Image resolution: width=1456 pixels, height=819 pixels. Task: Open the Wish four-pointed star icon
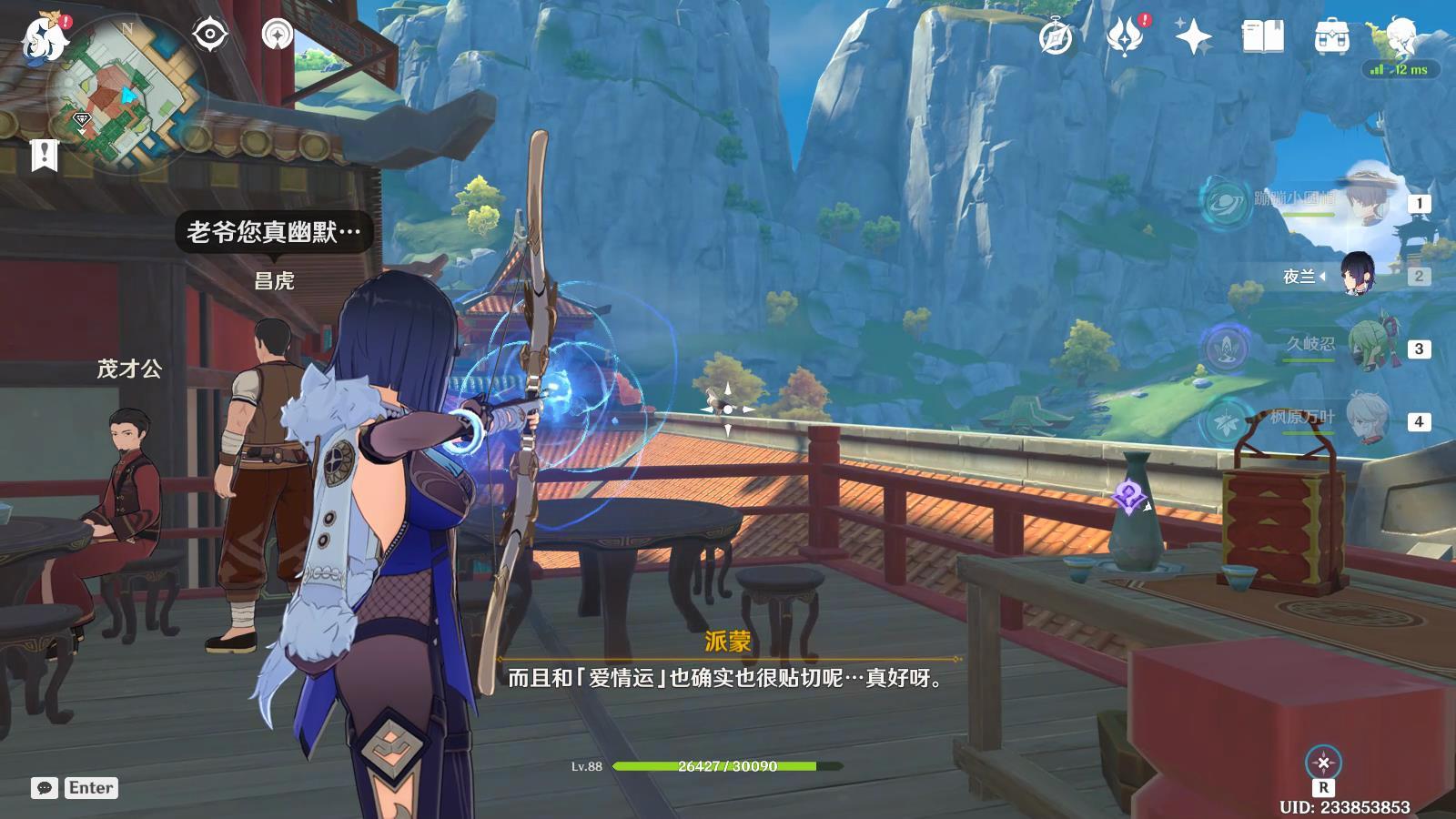1193,37
